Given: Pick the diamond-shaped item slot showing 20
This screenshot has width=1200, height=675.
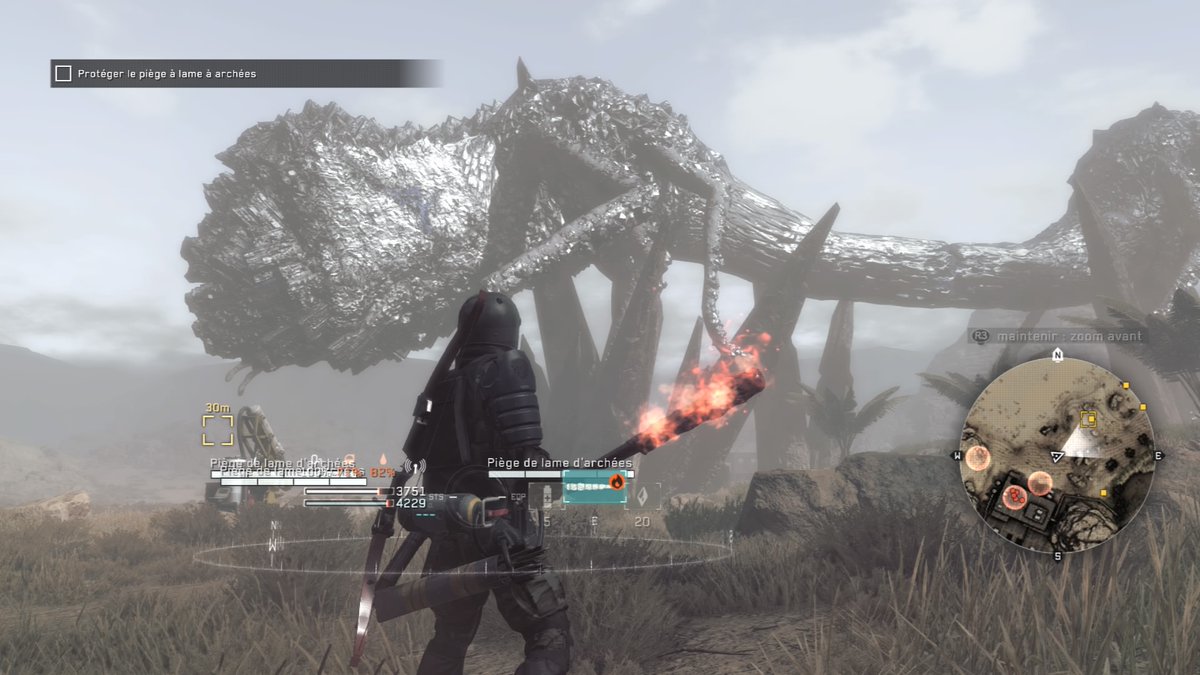Looking at the screenshot, I should tap(641, 495).
